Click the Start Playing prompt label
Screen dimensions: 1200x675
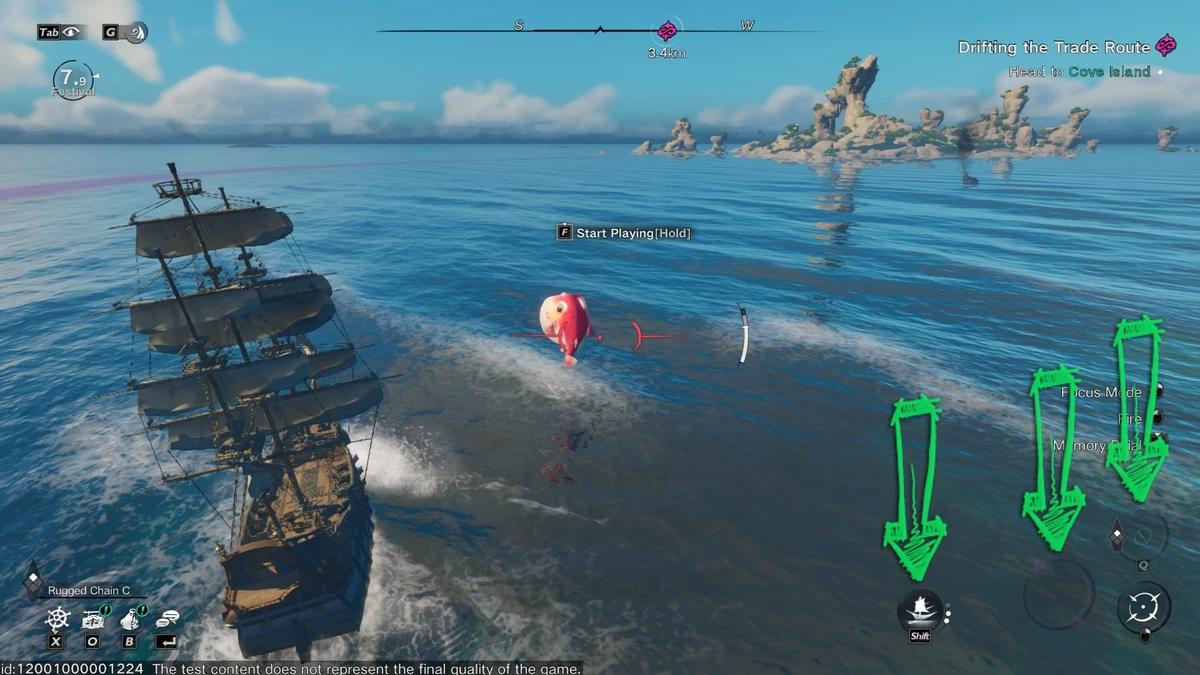[632, 233]
